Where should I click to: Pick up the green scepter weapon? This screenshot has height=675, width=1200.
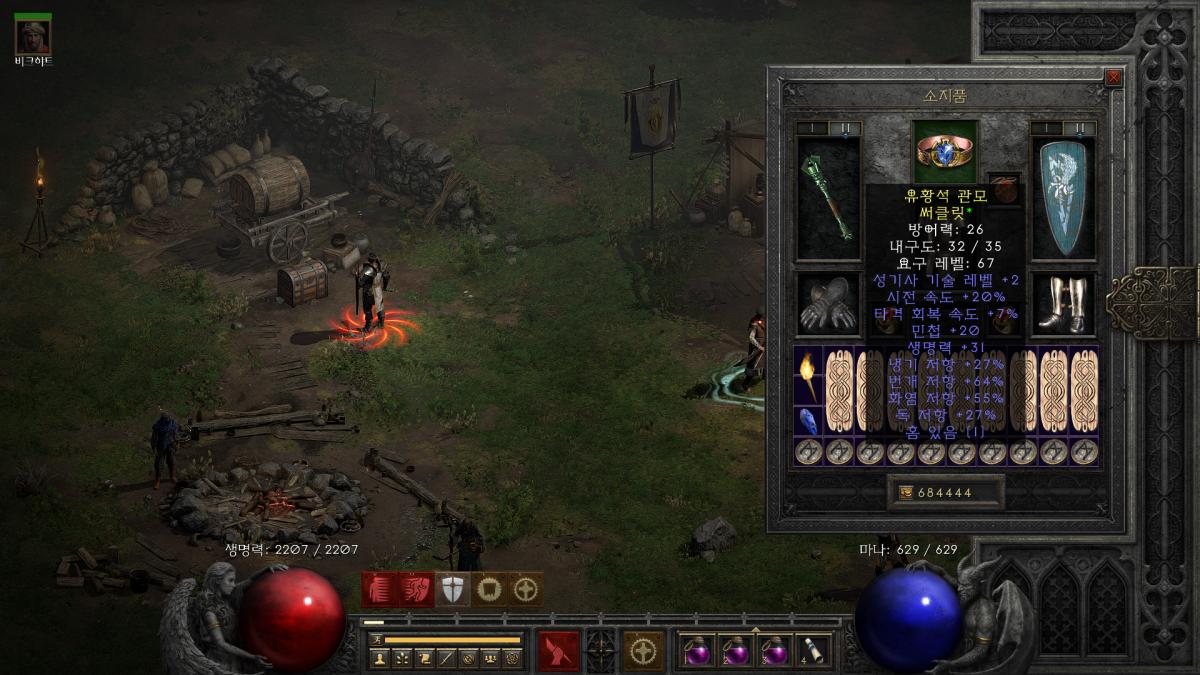click(829, 196)
